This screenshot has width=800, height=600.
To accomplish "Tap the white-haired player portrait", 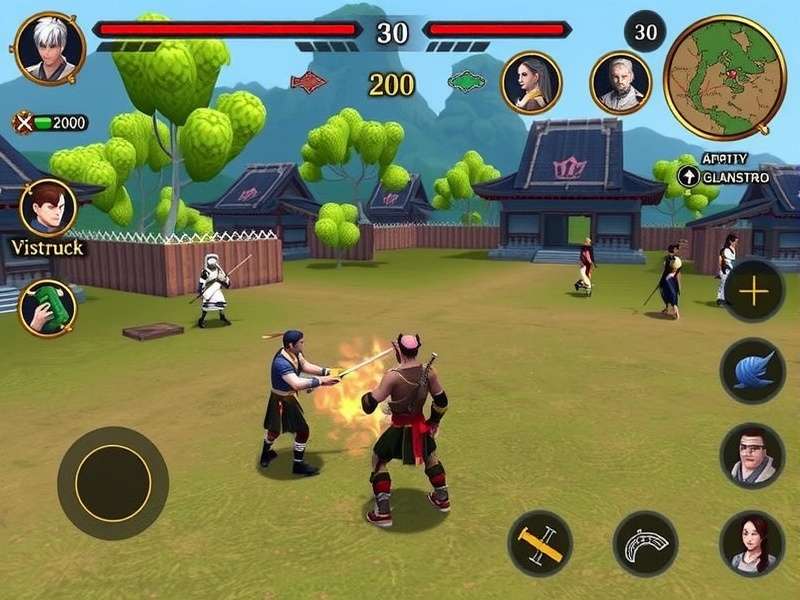I will (49, 49).
